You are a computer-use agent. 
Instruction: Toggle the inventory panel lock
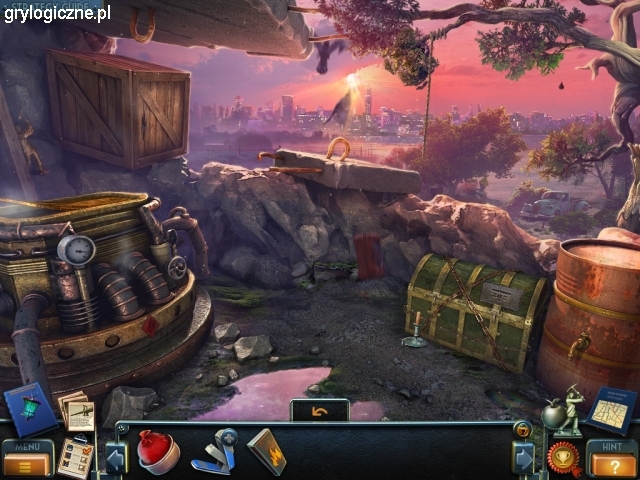pyautogui.click(x=521, y=429)
